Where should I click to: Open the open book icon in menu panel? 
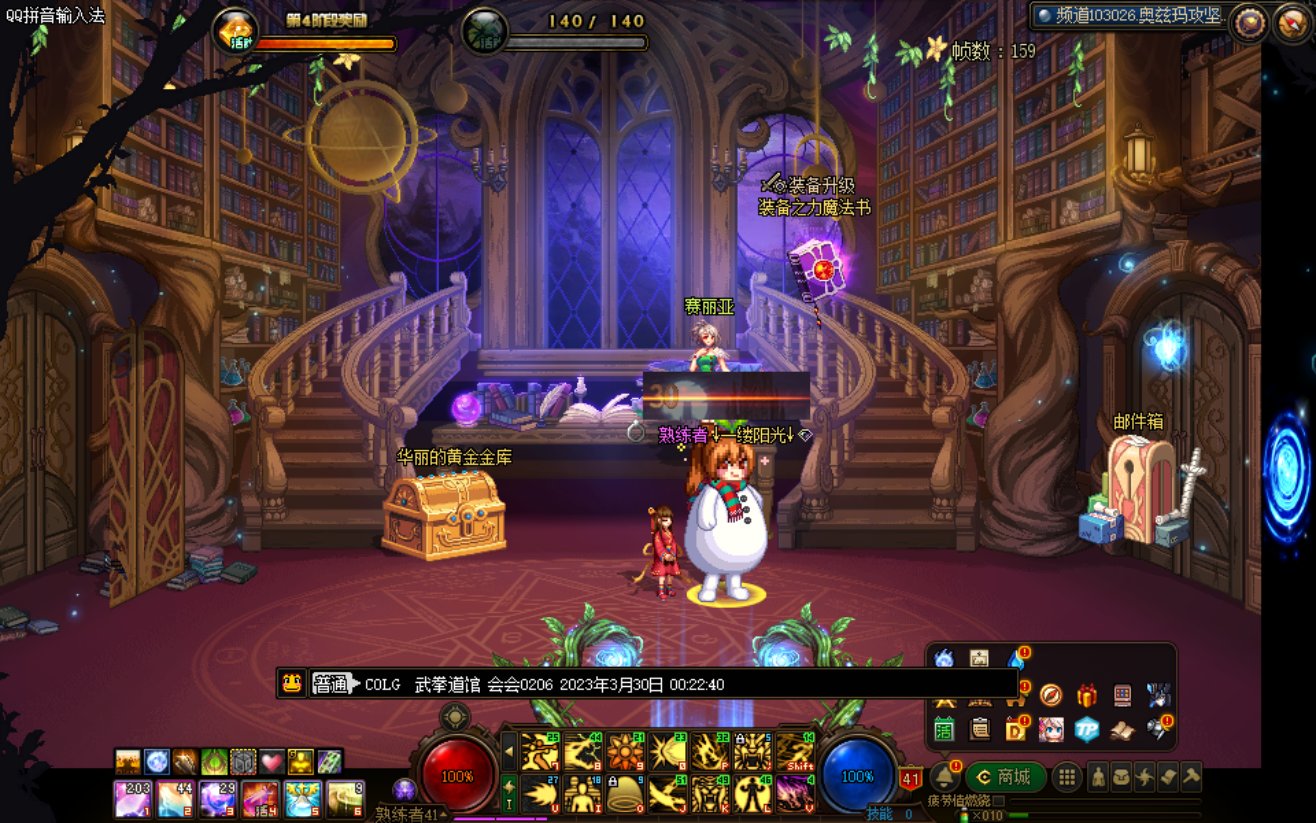[x=1123, y=730]
